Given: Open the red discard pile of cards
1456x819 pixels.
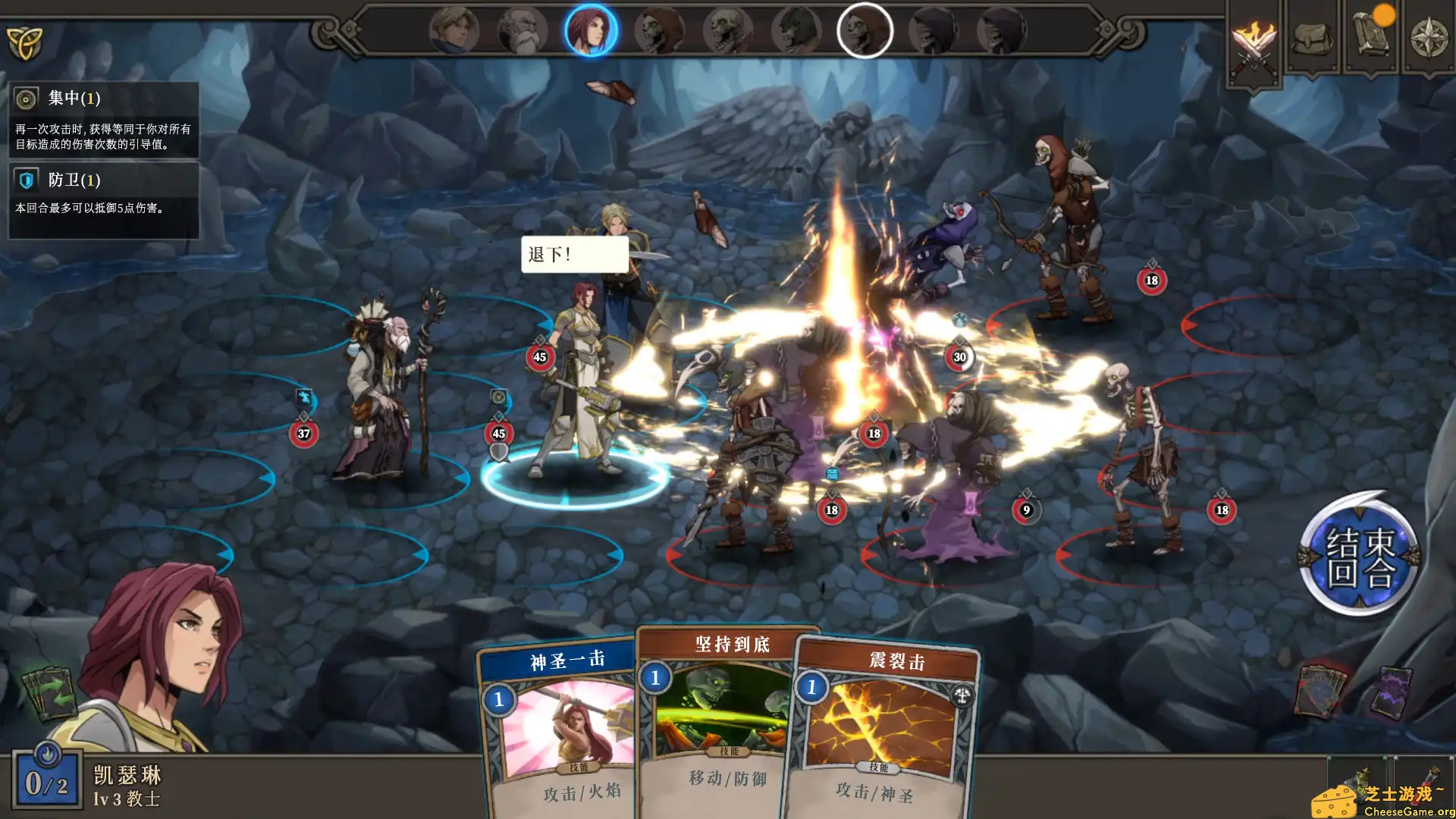Looking at the screenshot, I should tap(1319, 690).
